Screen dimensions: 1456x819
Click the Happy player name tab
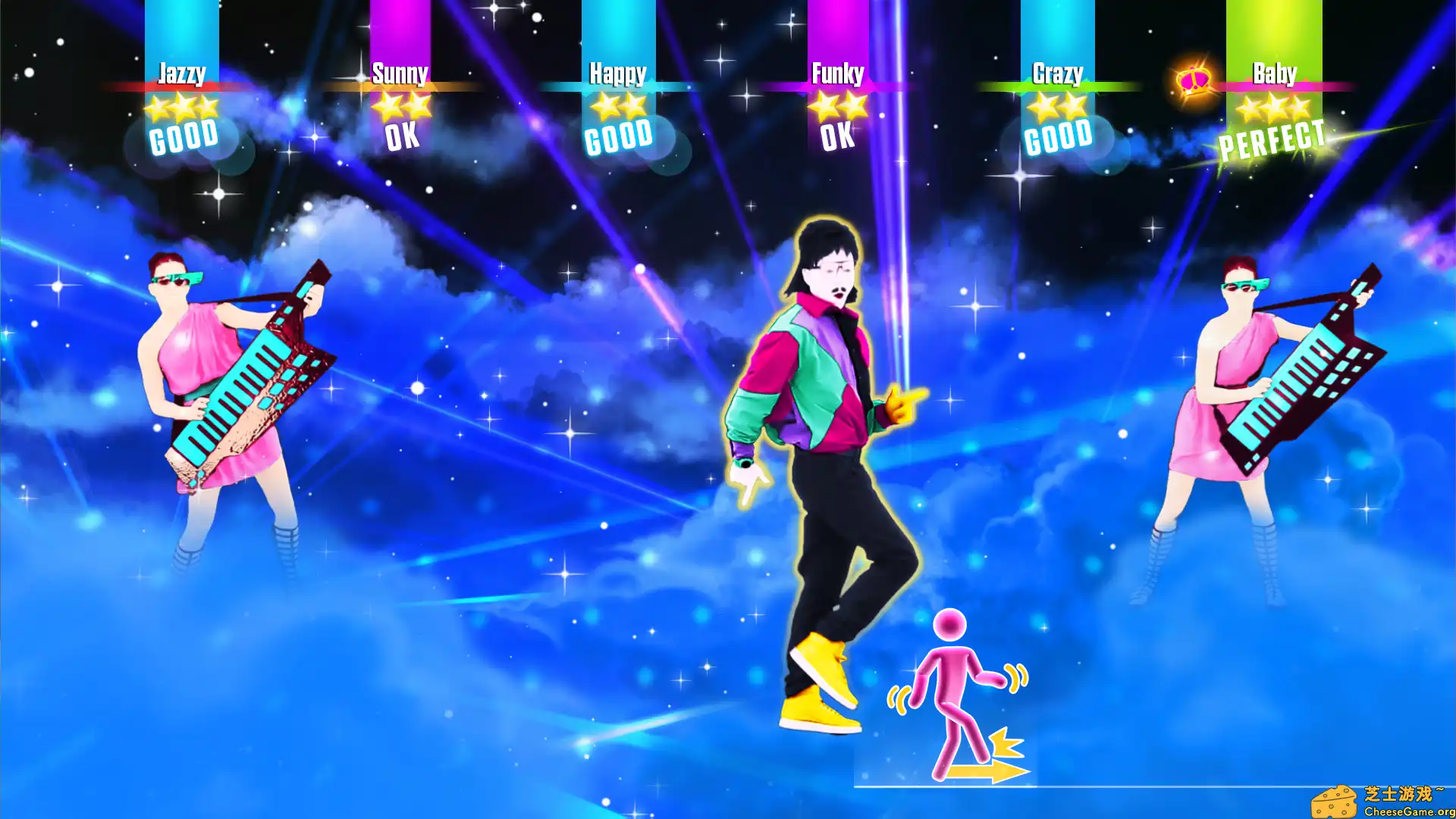tap(619, 74)
